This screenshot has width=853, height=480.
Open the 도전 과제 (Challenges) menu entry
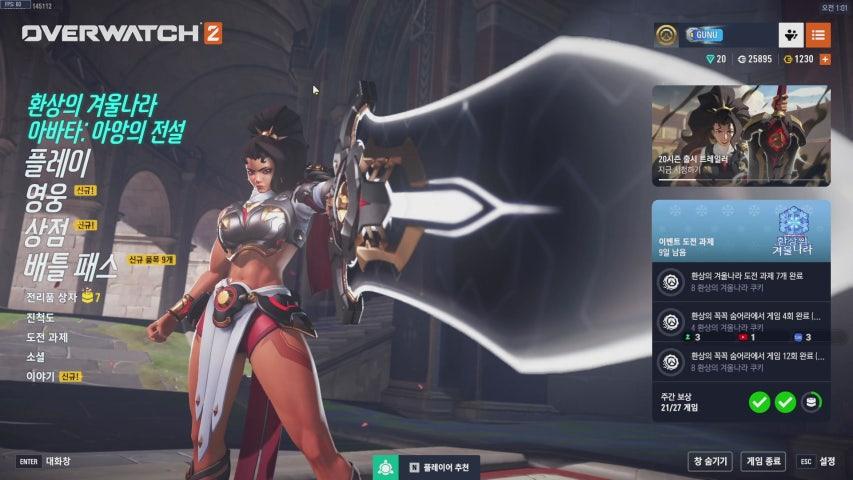tap(47, 337)
